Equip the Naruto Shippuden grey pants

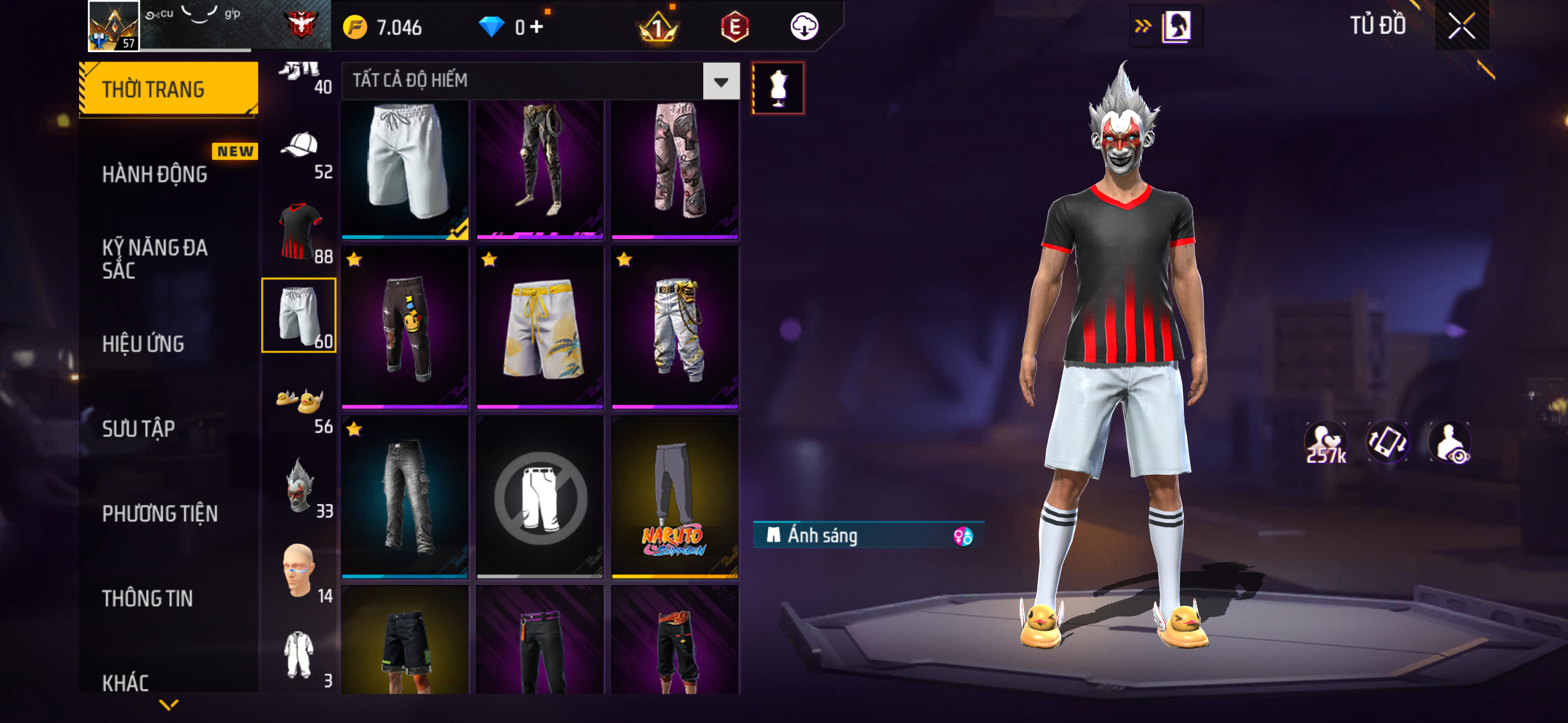[675, 496]
